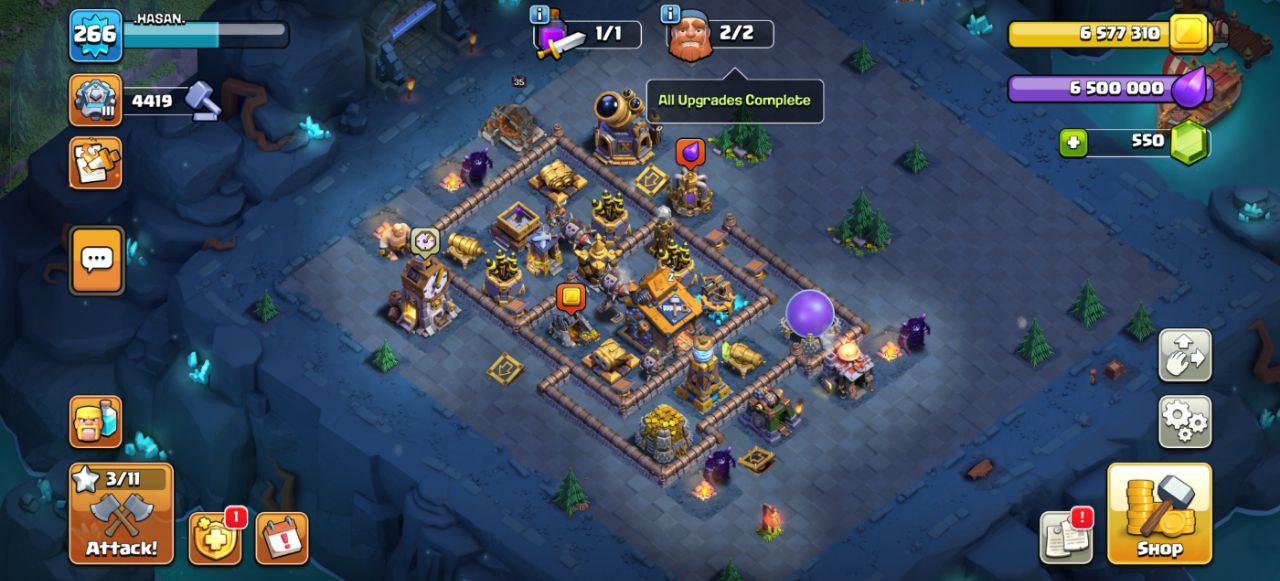Image resolution: width=1280 pixels, height=581 pixels.
Task: Open the gold shield plus icon with alert
Action: (x=215, y=538)
